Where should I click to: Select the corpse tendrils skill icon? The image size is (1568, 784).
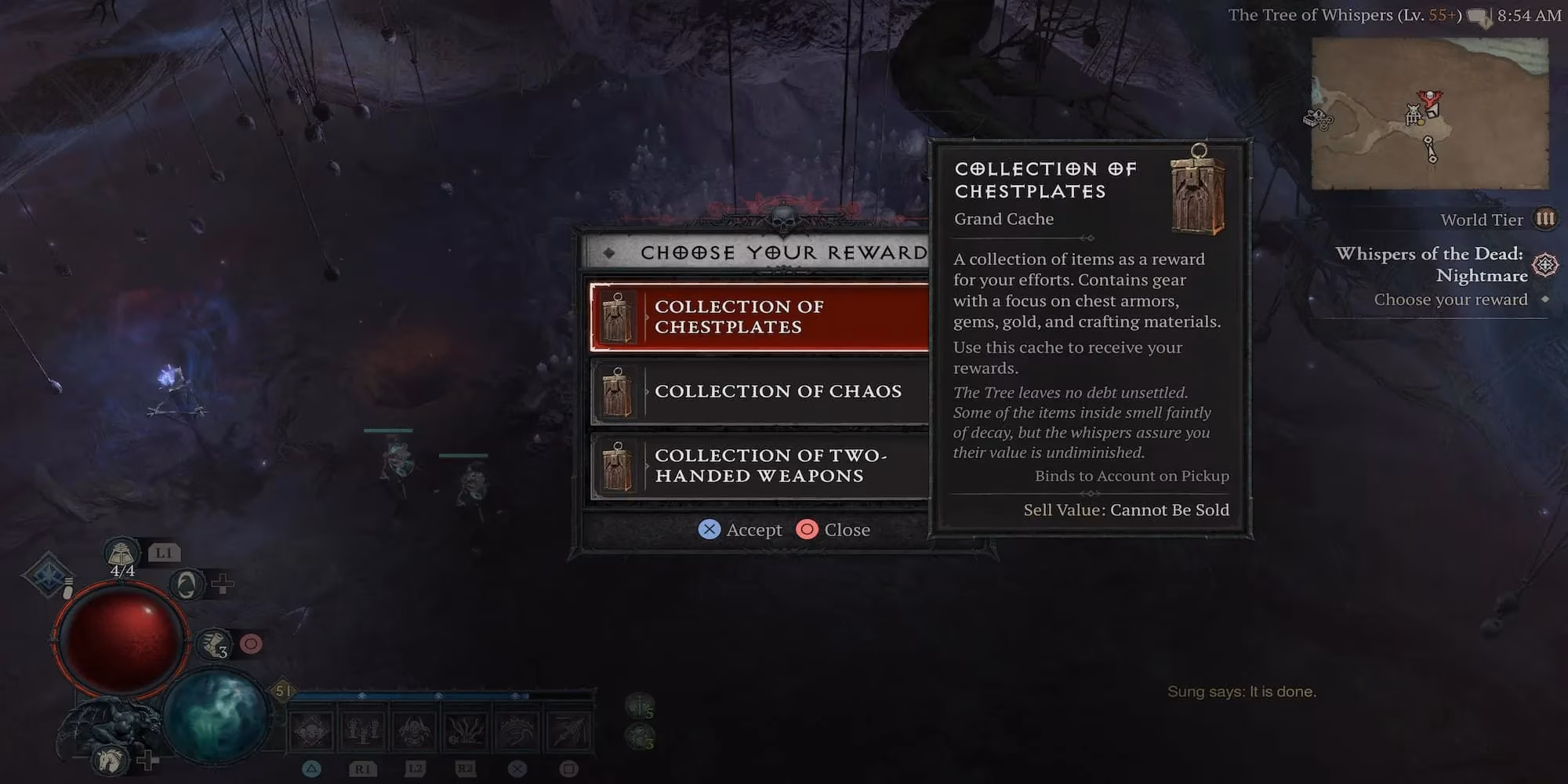click(463, 731)
